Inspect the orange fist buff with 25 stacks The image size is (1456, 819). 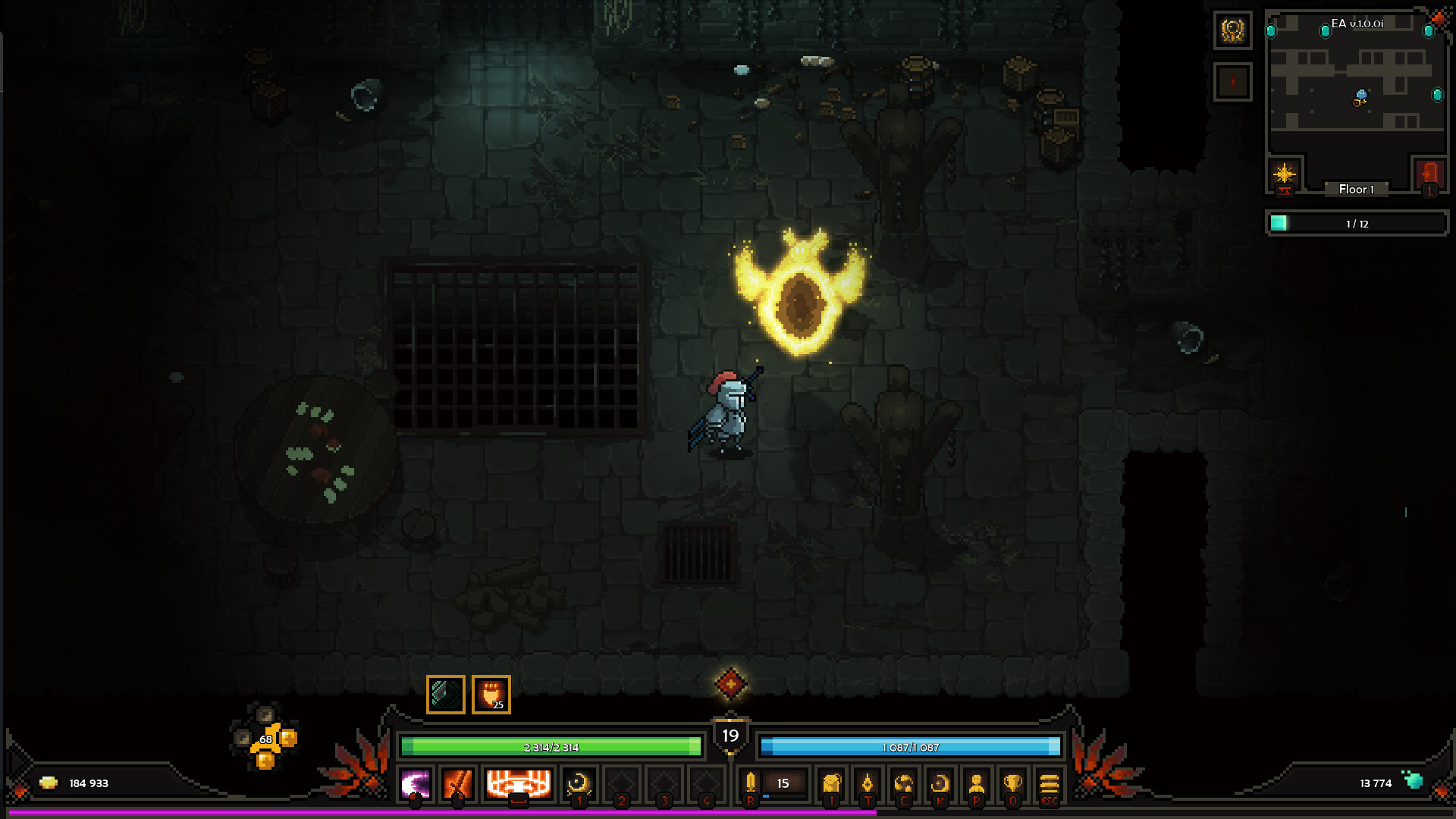pos(491,694)
